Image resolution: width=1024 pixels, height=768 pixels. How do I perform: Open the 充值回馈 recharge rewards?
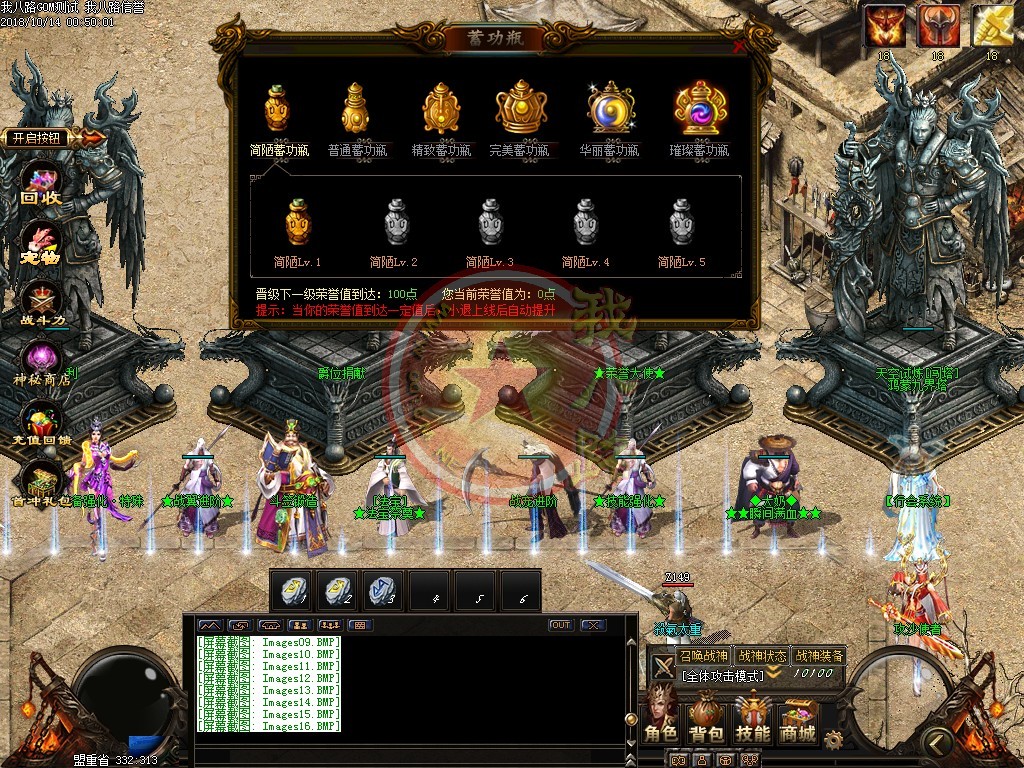(x=42, y=424)
